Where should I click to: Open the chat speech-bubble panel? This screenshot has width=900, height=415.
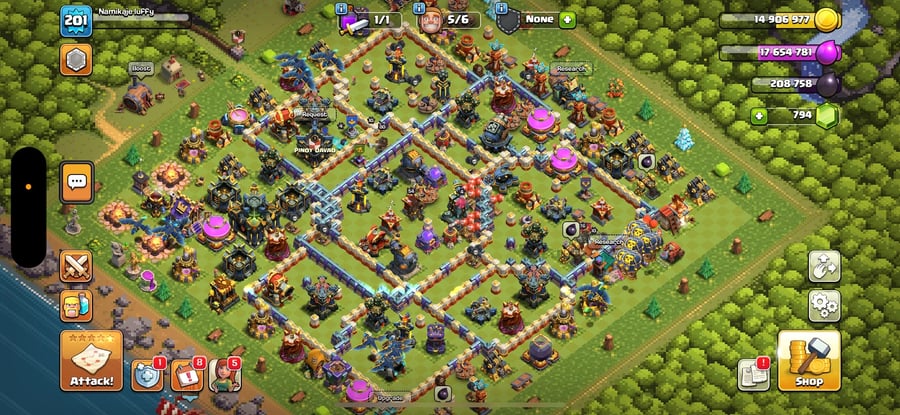pyautogui.click(x=77, y=183)
